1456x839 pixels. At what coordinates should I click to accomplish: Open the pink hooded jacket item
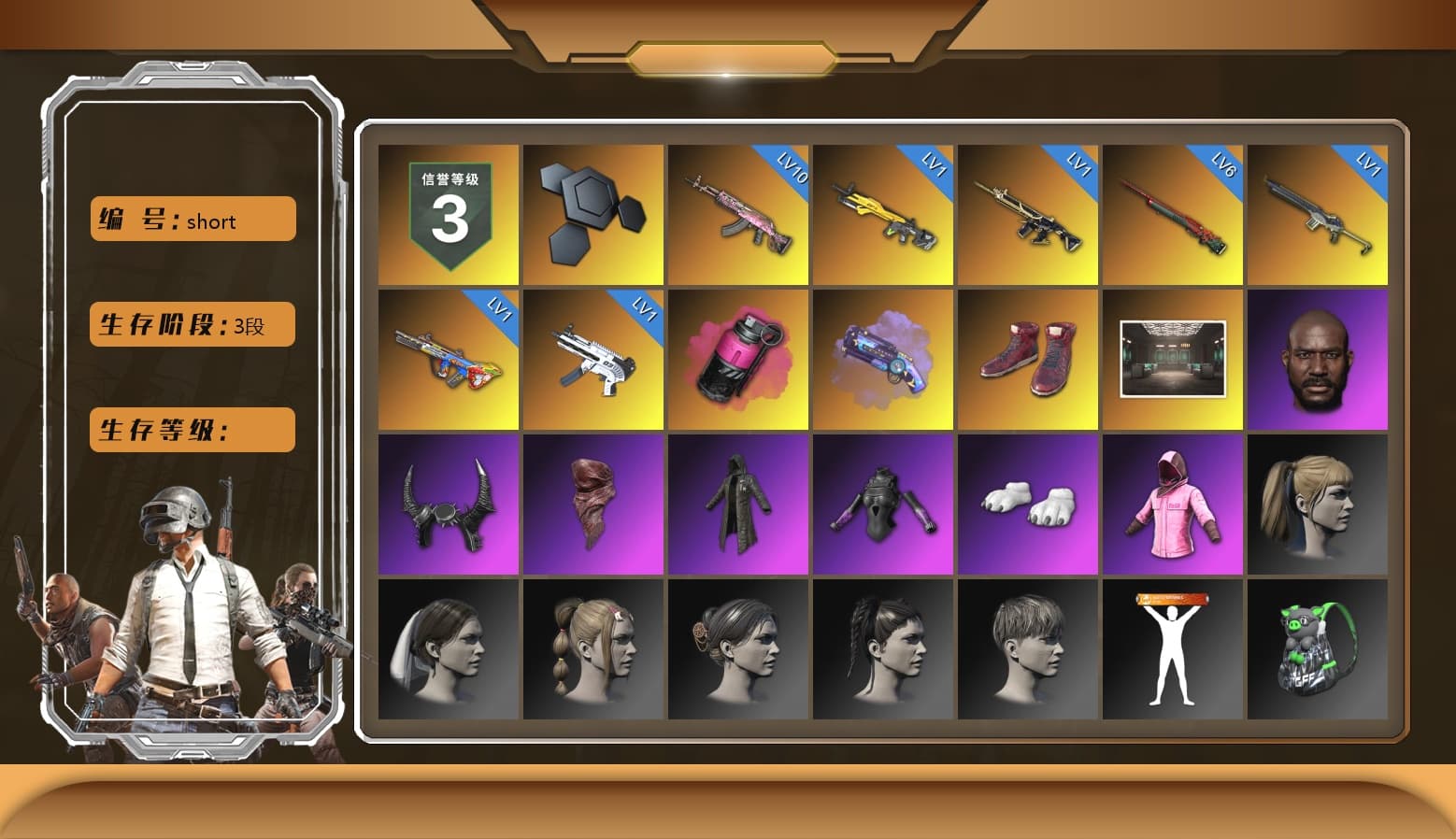click(x=1173, y=505)
